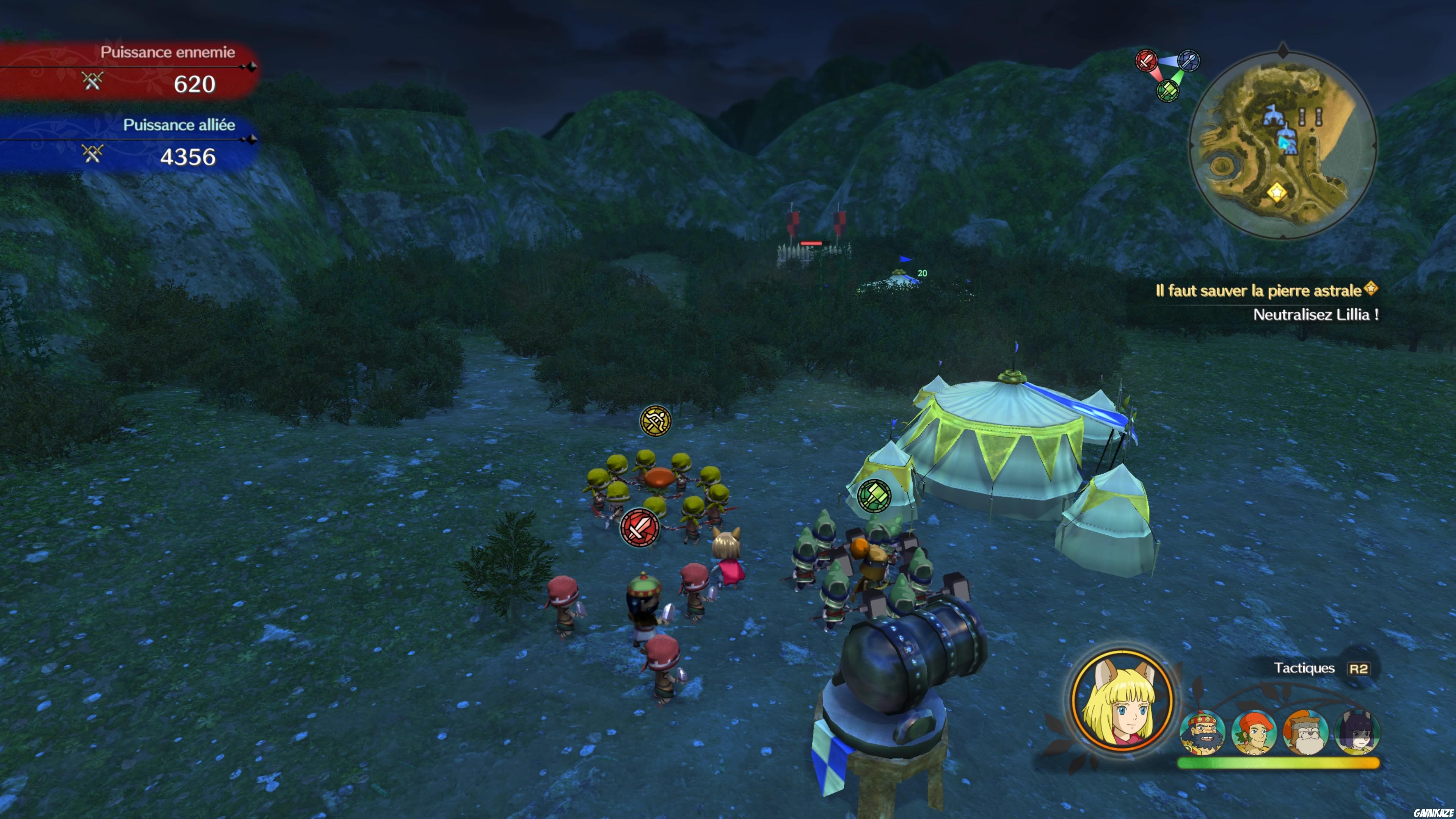The height and width of the screenshot is (819, 1456).
Task: Select the squad with the yellow bow marker
Action: [655, 420]
